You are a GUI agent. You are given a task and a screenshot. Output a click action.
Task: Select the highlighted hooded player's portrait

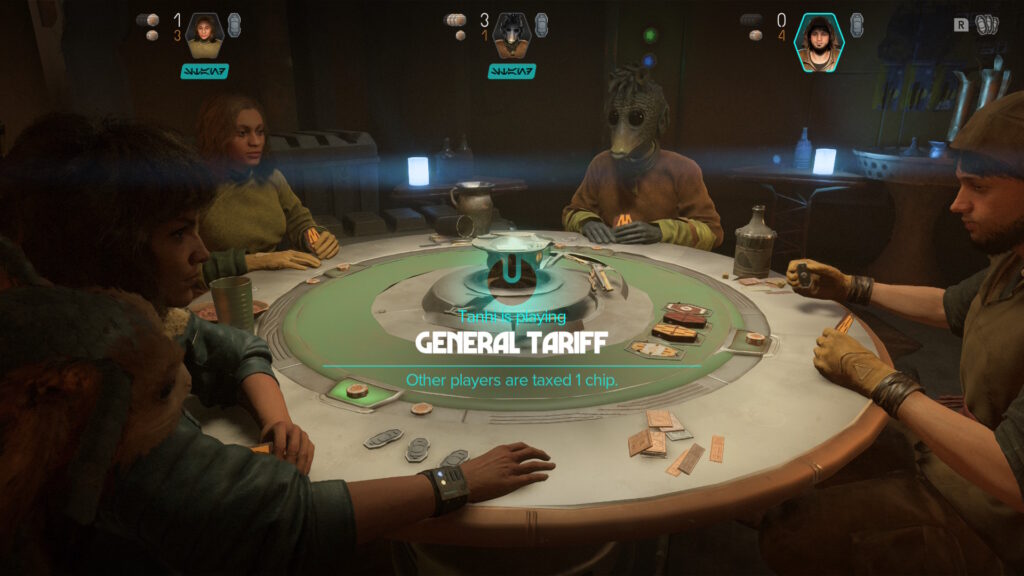pos(819,41)
